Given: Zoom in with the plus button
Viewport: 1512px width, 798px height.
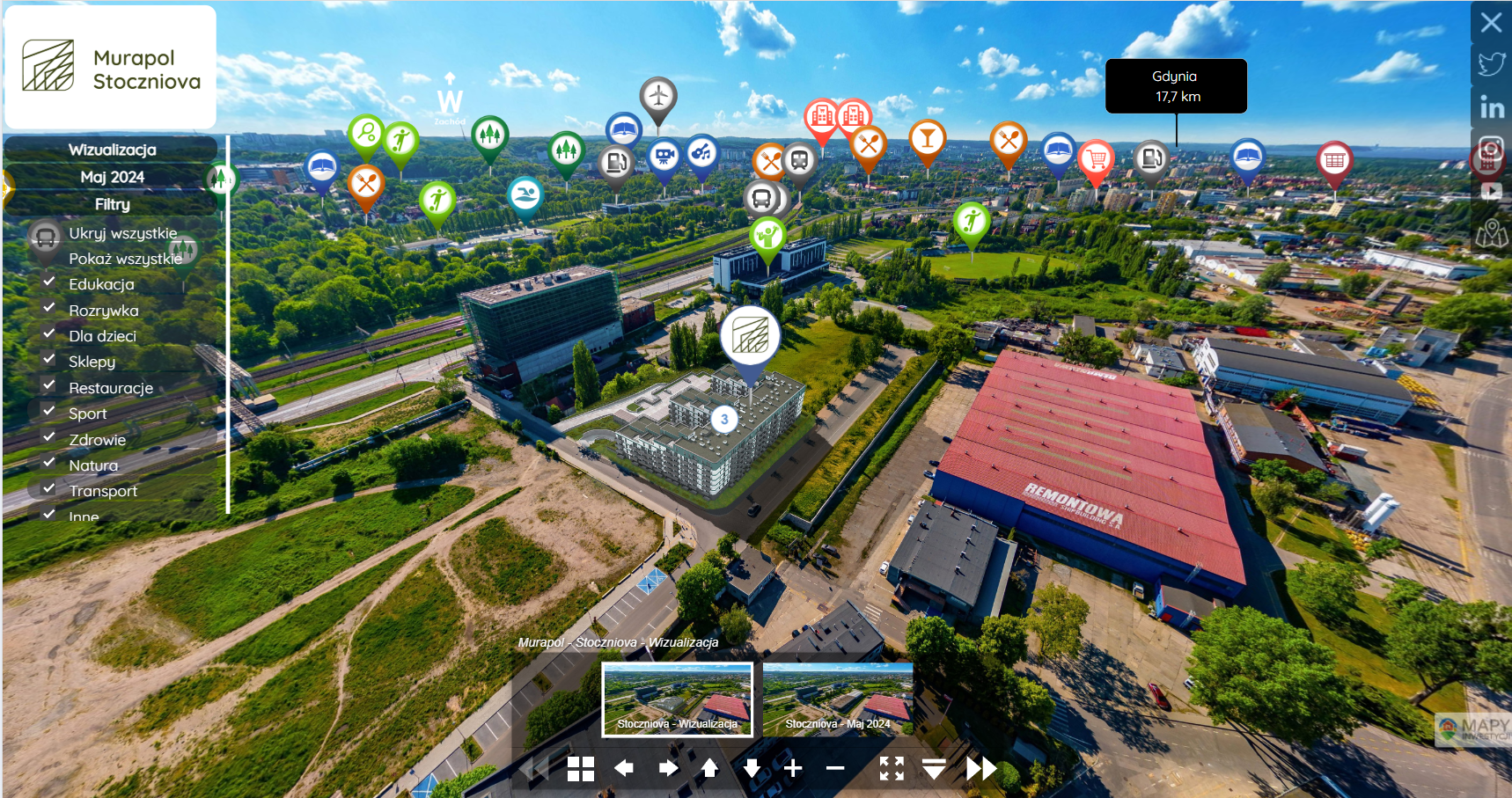Looking at the screenshot, I should coord(793,769).
